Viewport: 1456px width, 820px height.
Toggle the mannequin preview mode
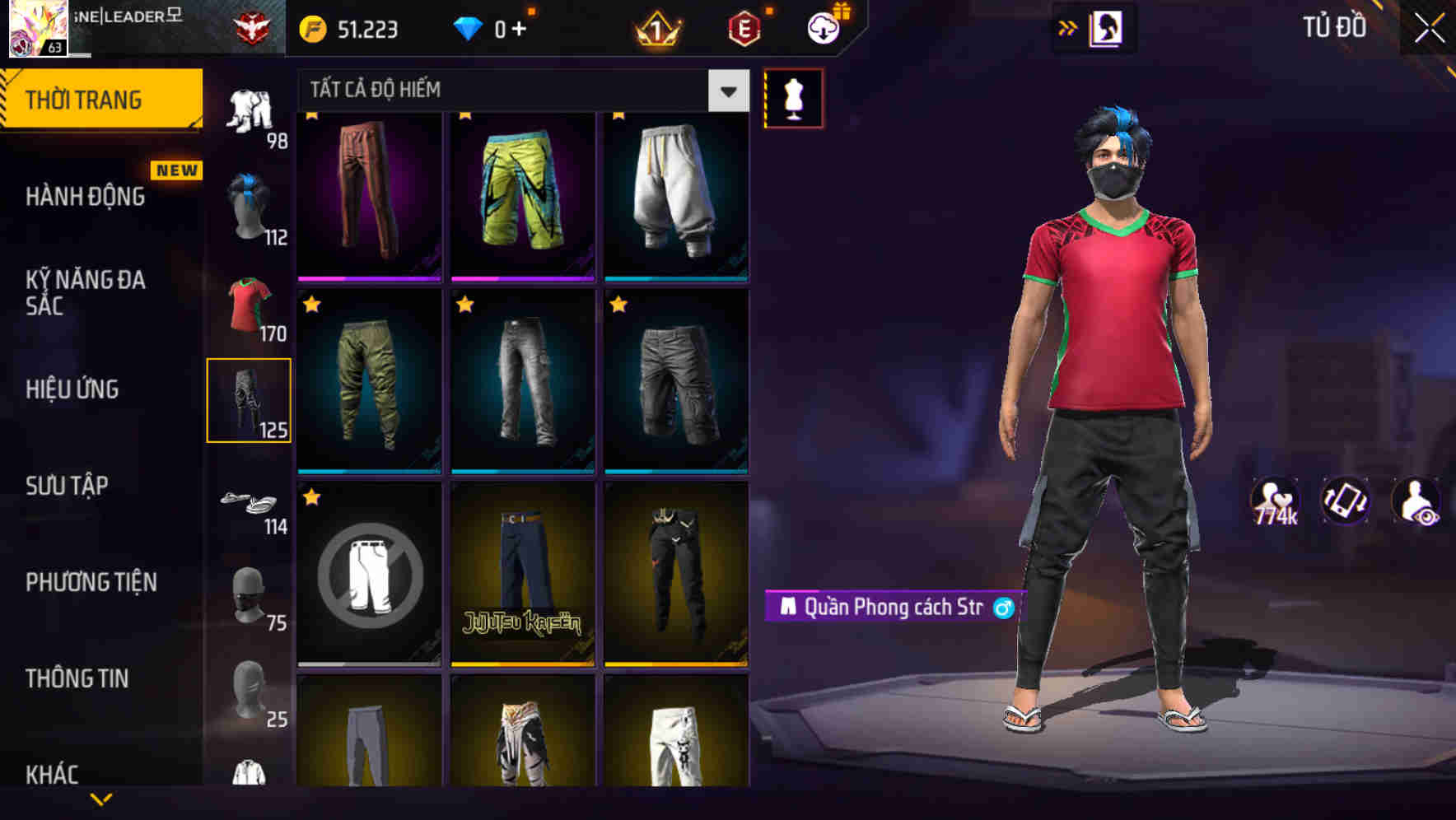(x=793, y=98)
